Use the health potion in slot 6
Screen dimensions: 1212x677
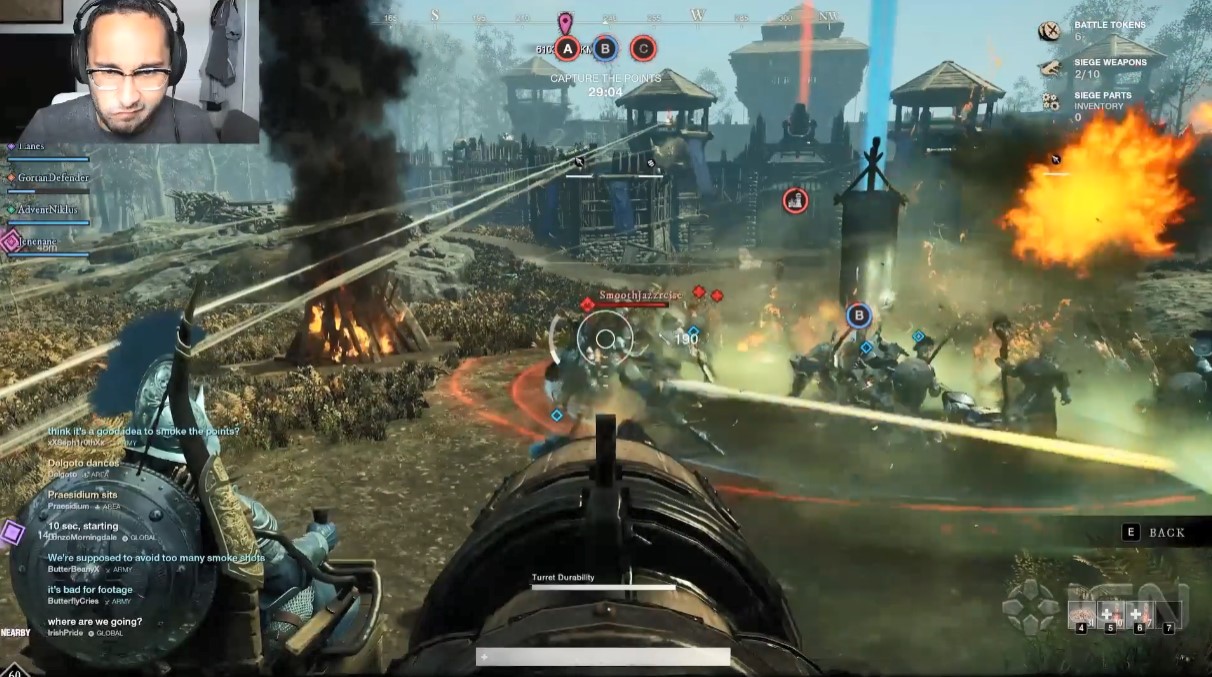(1139, 614)
